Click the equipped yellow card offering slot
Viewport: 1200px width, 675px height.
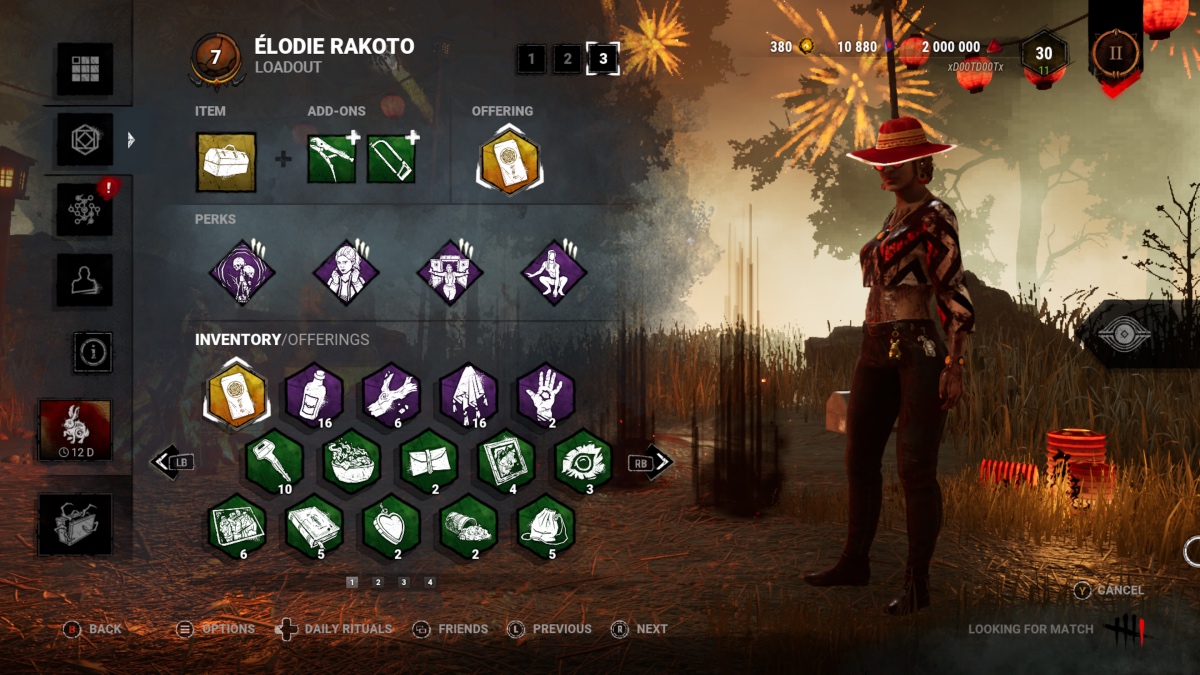point(509,160)
